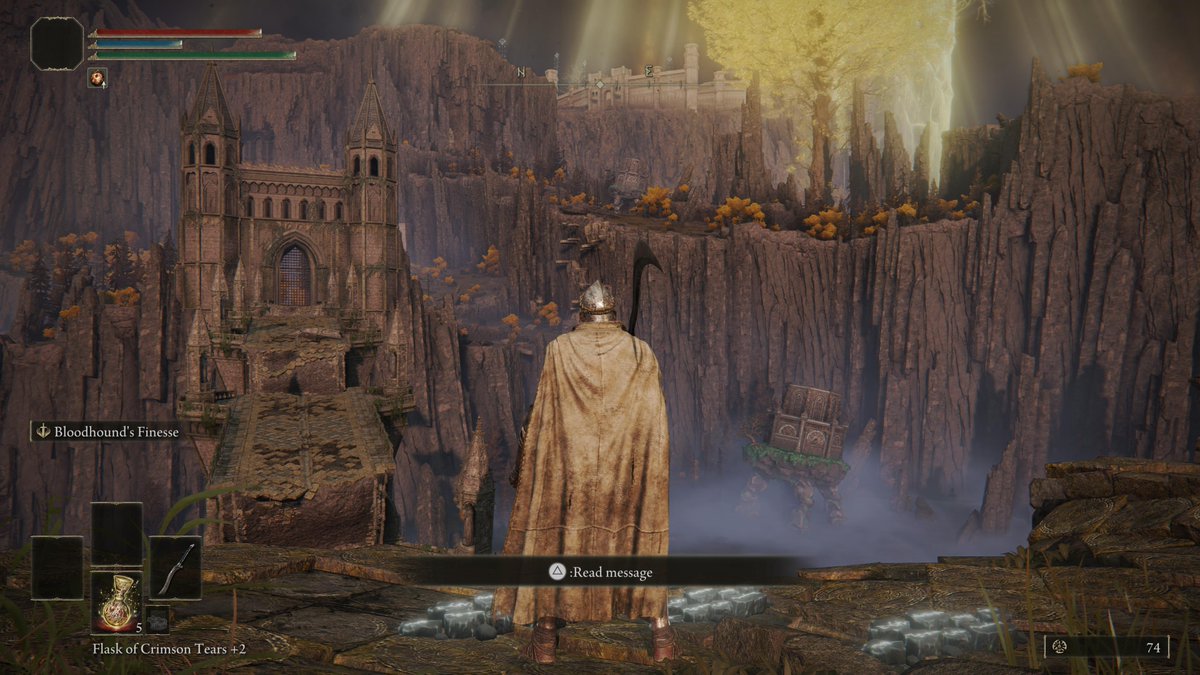Click the active buff status icon
The image size is (1200, 675).
point(98,77)
